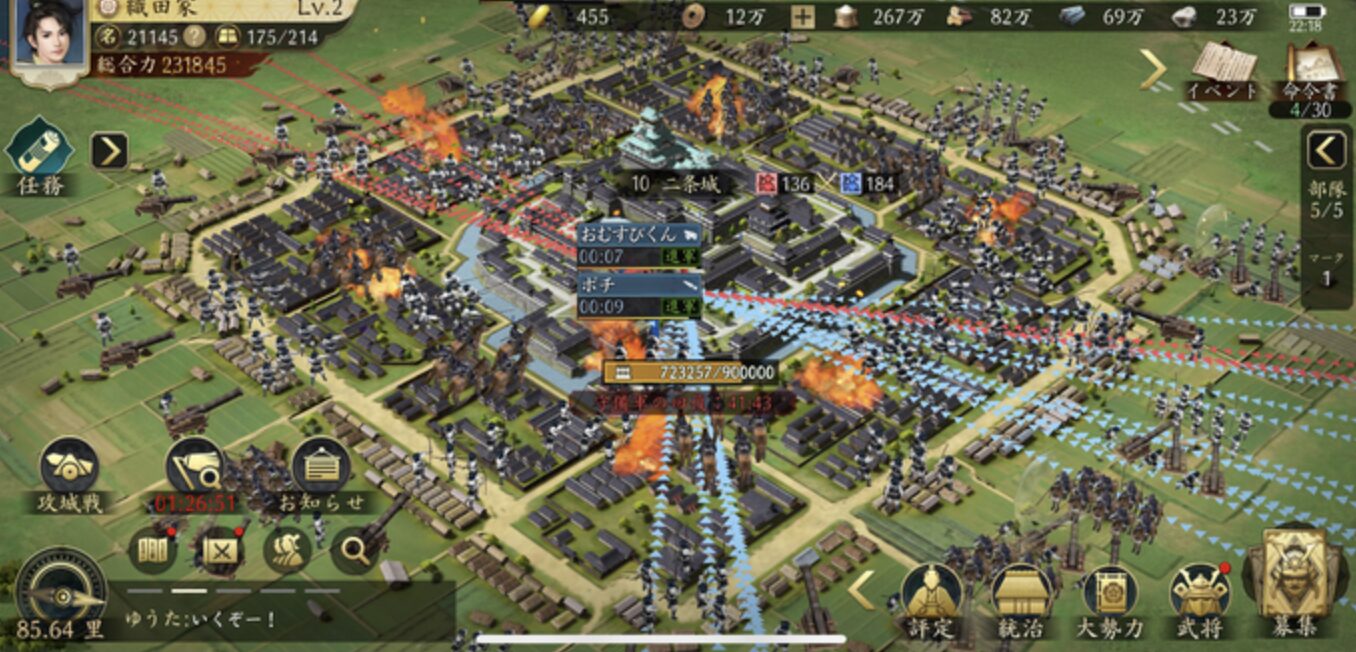Viewport: 1356px width, 652px height.
Task: Open the イベント event menu
Action: pyautogui.click(x=1222, y=68)
